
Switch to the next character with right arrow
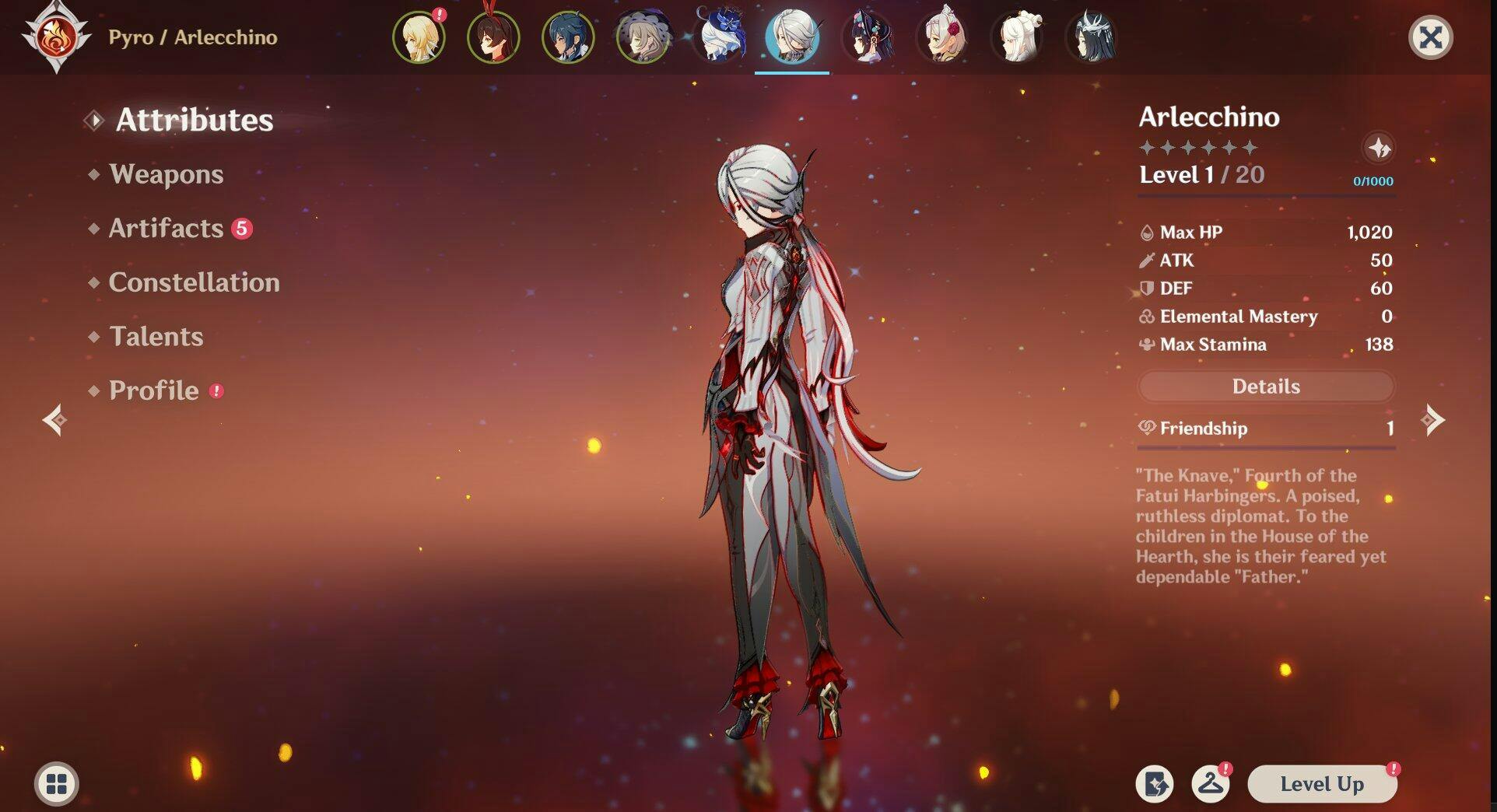pos(1432,420)
